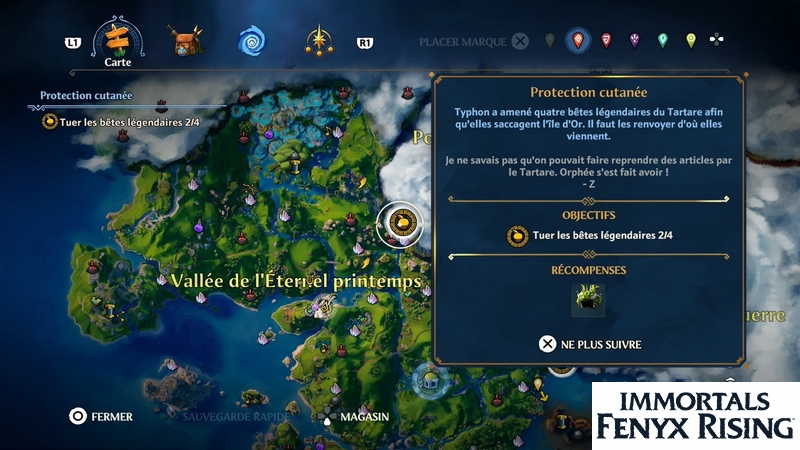Pick the purple map marker pin

click(x=635, y=41)
